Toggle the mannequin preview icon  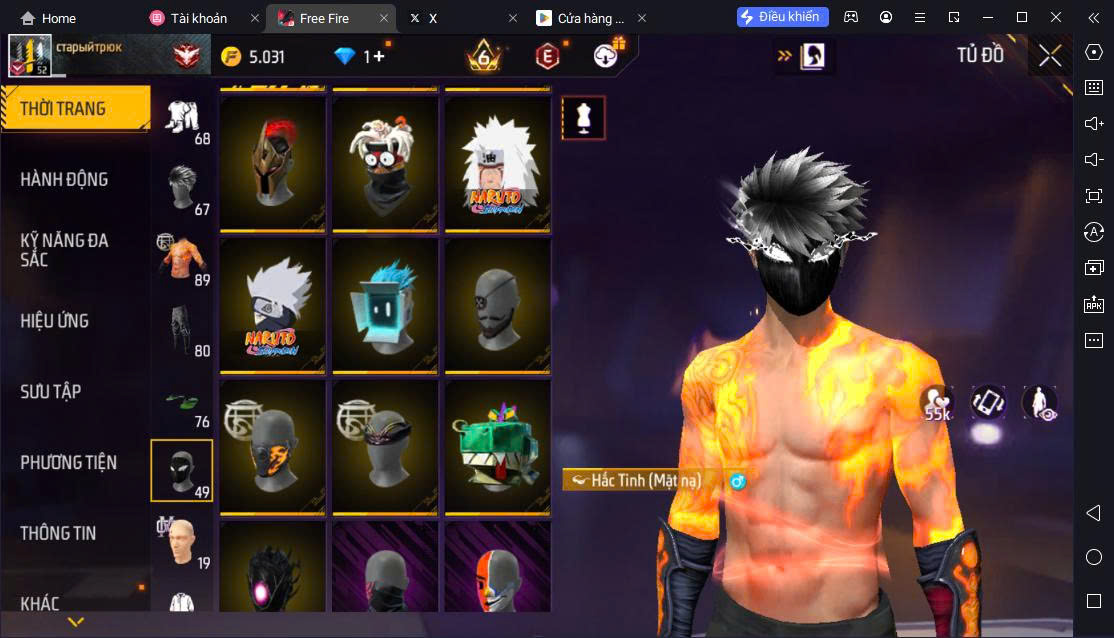[583, 118]
